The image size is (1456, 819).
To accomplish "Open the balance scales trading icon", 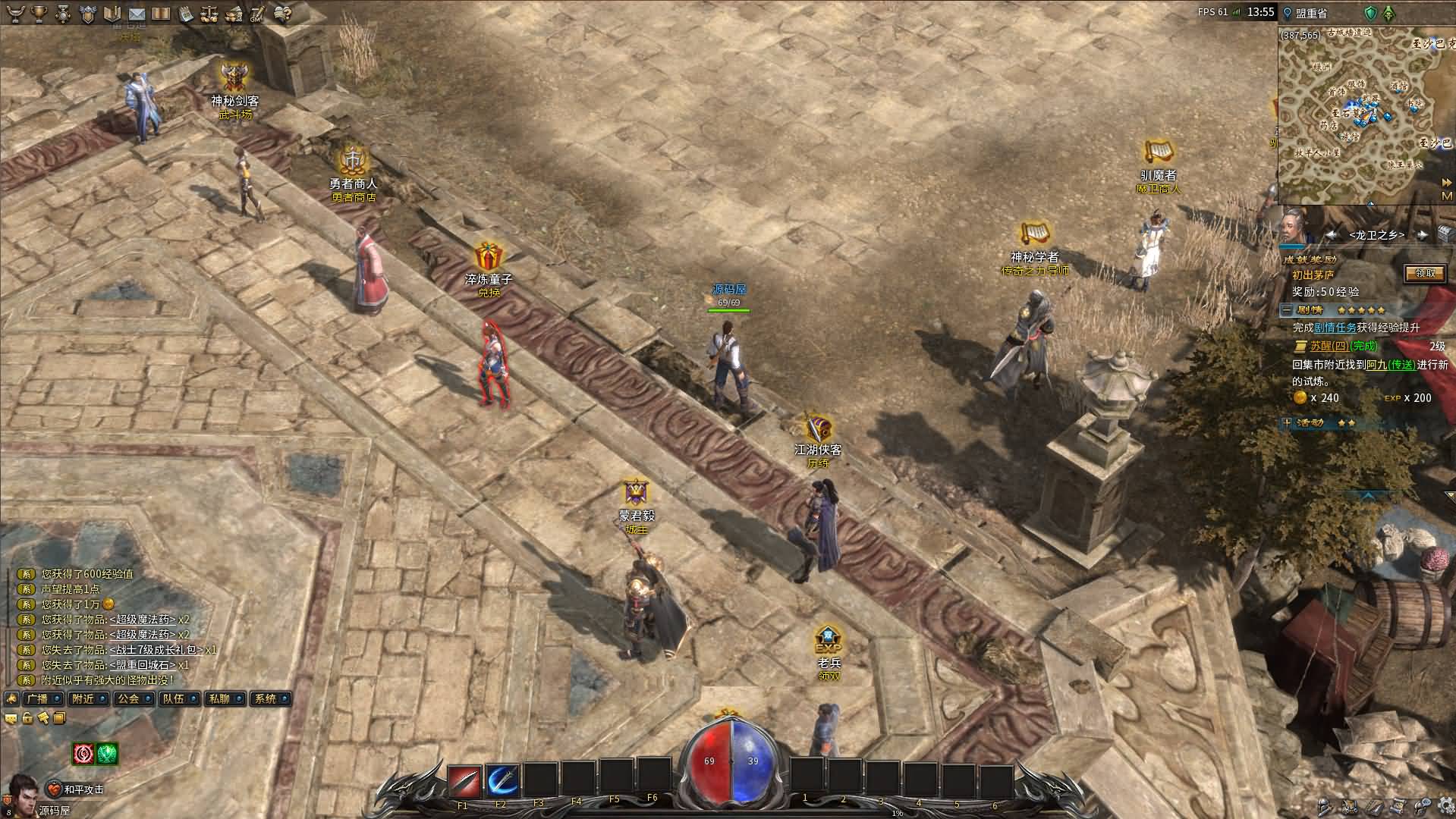I will (x=210, y=14).
